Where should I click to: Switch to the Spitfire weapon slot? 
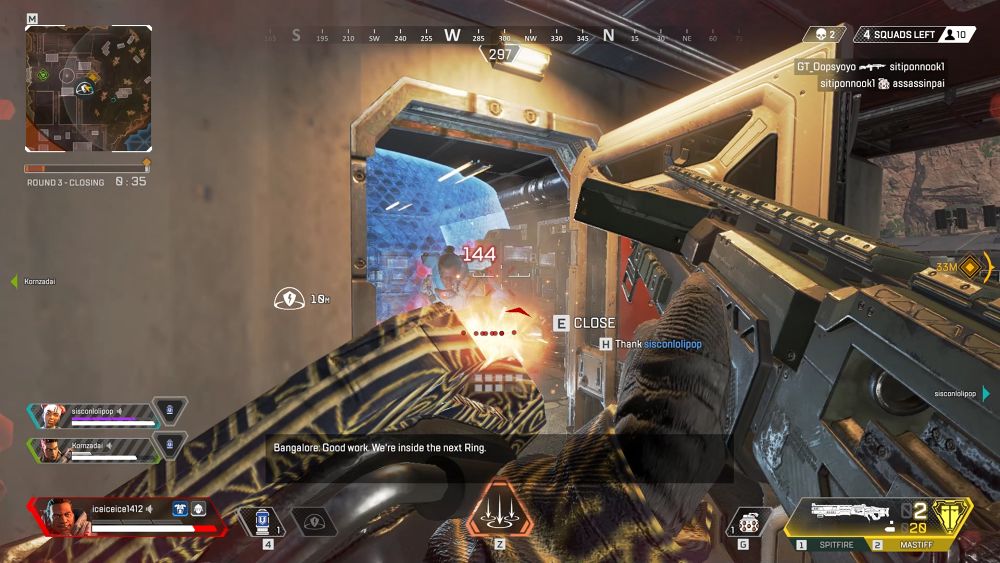click(x=830, y=545)
